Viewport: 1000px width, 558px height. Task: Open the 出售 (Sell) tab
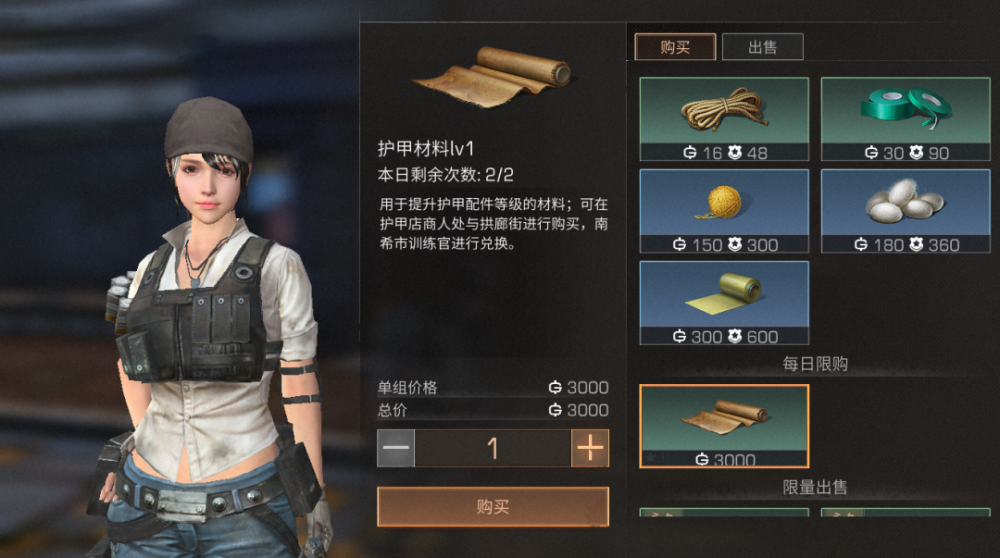(x=762, y=47)
